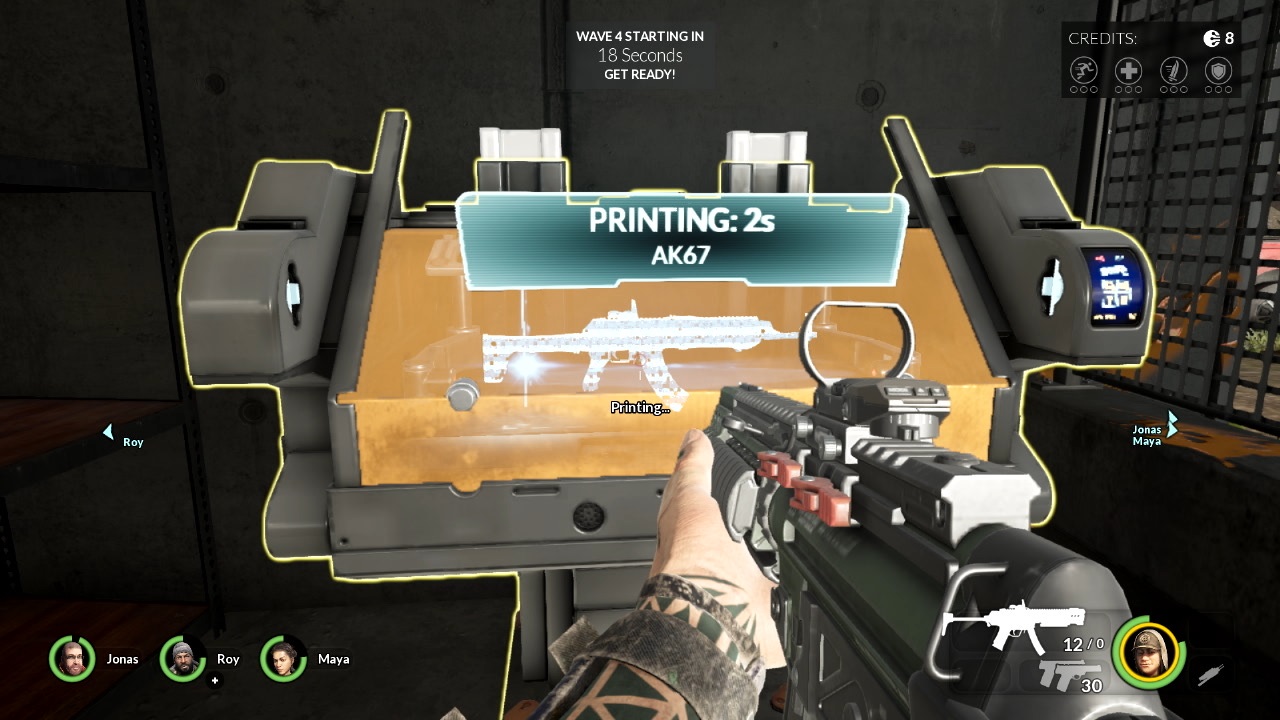Click the credits coin icon

(1211, 37)
